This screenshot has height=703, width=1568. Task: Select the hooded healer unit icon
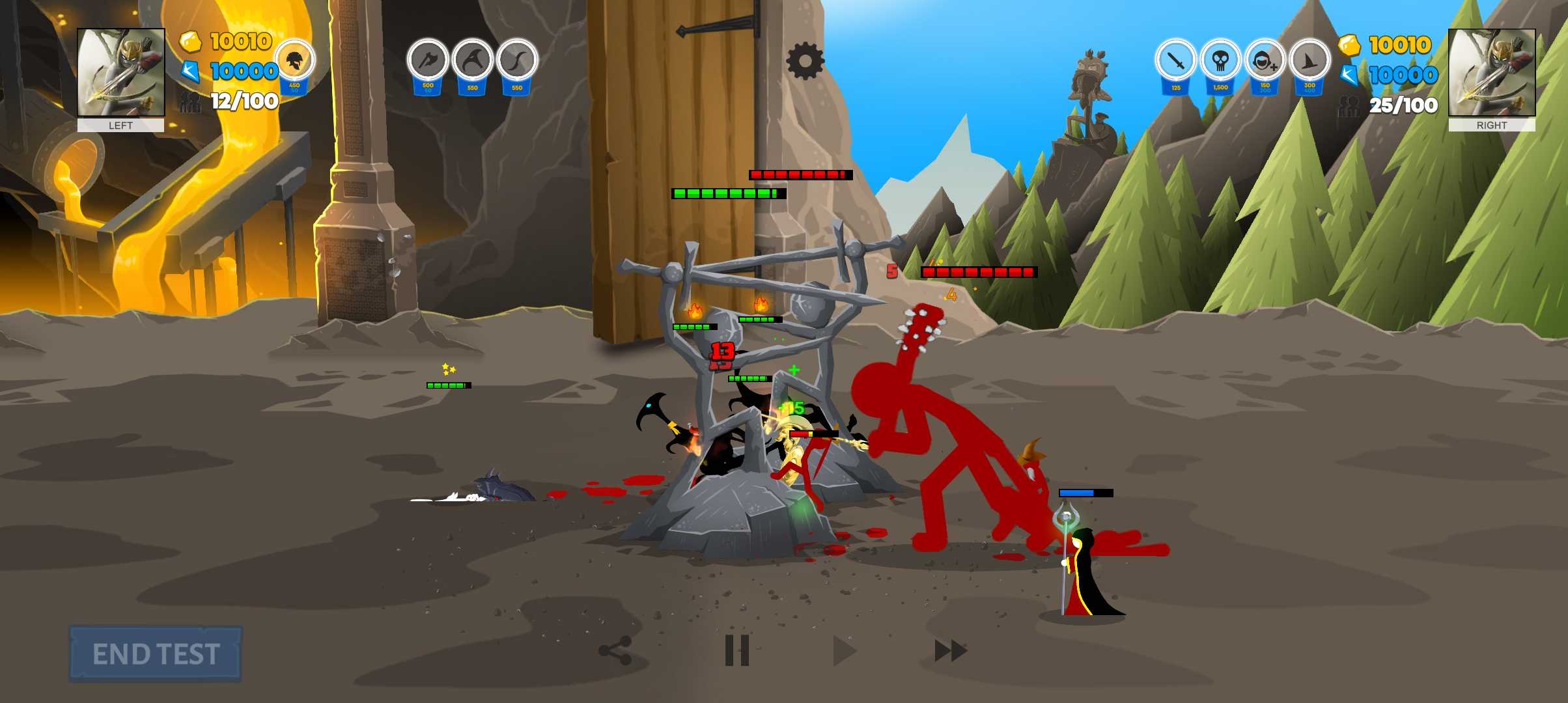coord(1265,61)
